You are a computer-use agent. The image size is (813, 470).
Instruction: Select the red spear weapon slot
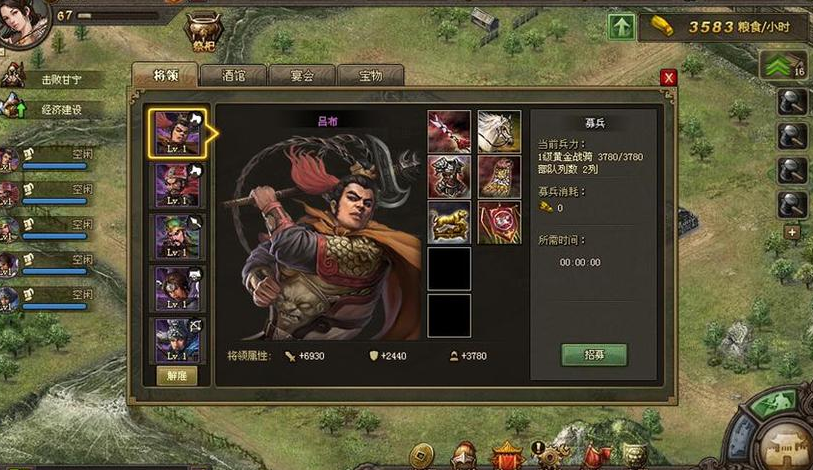coord(449,131)
